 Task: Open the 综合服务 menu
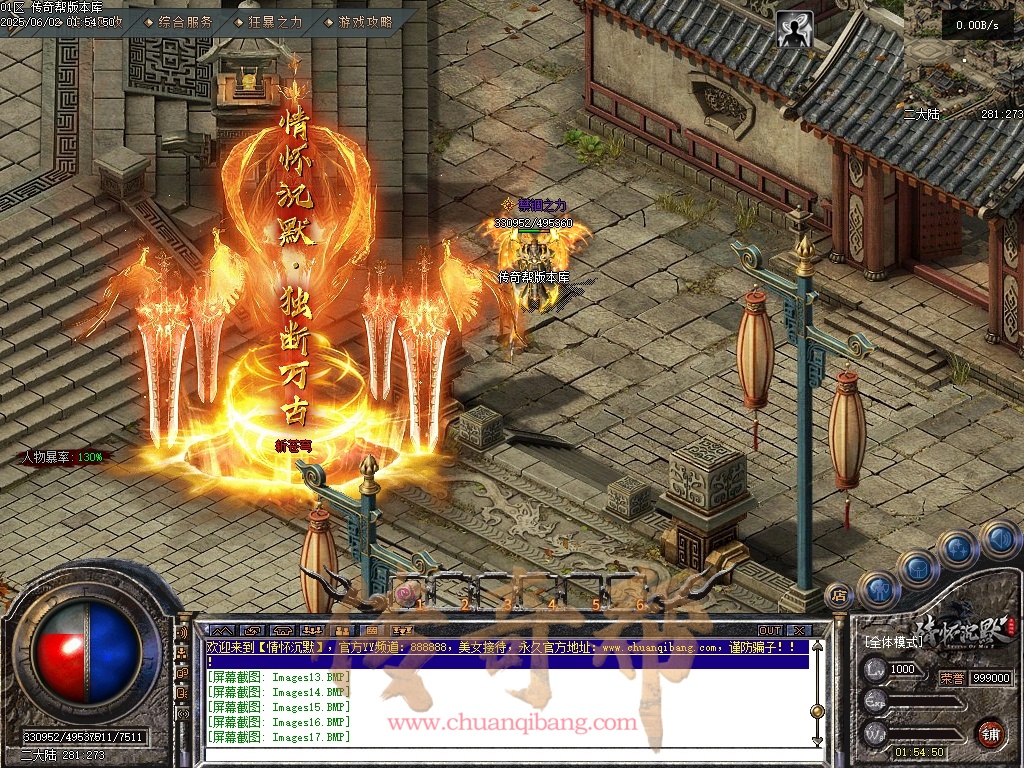click(x=186, y=21)
